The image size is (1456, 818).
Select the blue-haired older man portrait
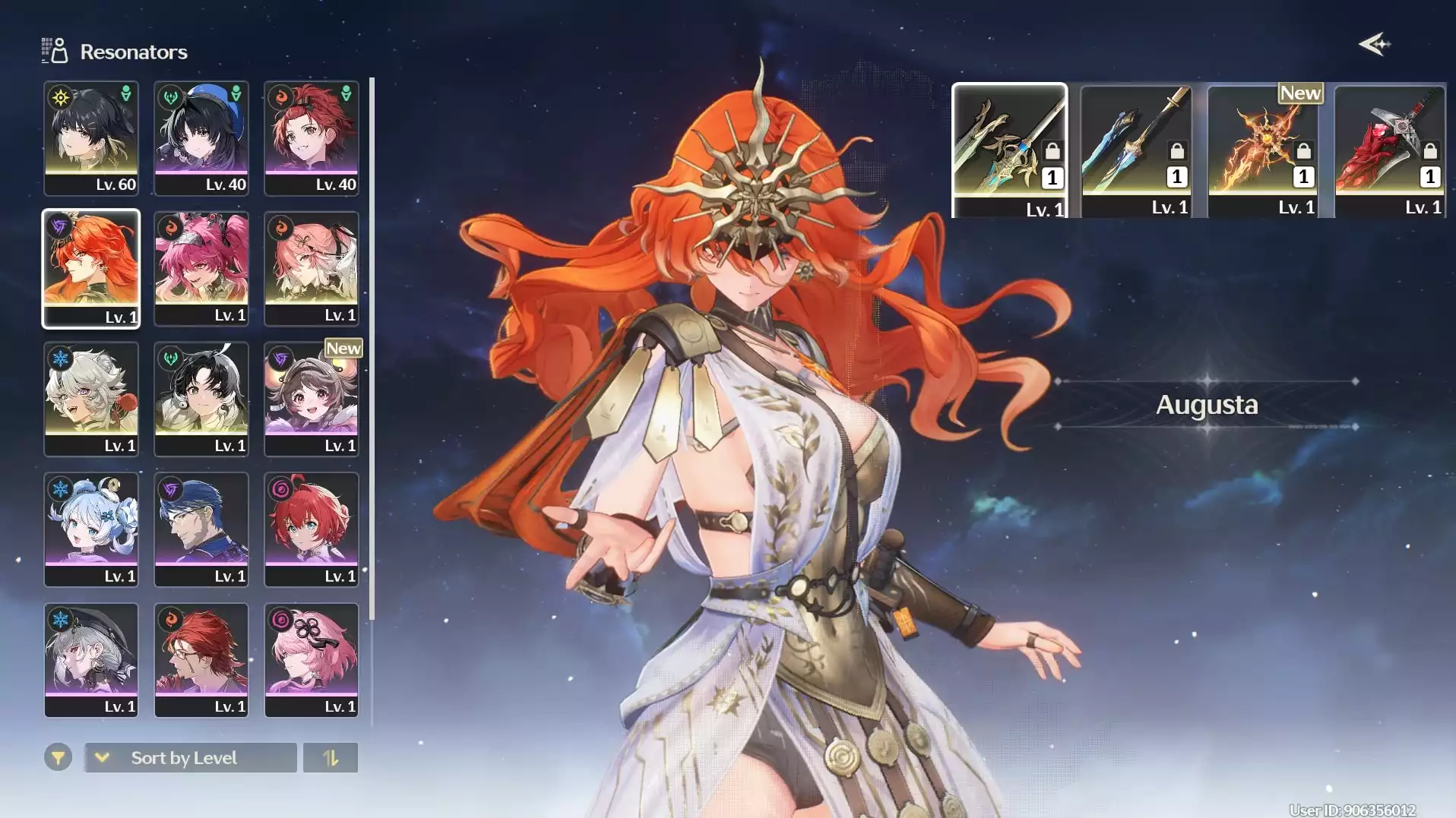point(201,529)
